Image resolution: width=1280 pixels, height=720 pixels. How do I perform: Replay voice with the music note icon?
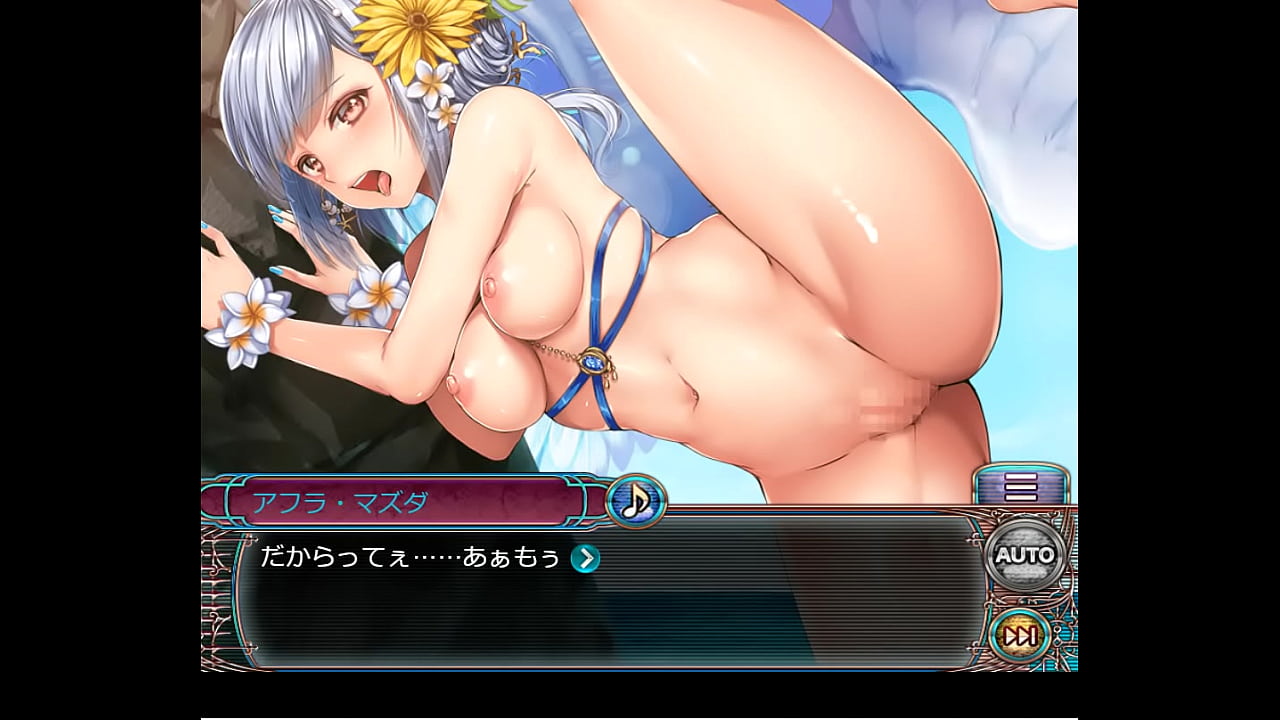pyautogui.click(x=635, y=500)
